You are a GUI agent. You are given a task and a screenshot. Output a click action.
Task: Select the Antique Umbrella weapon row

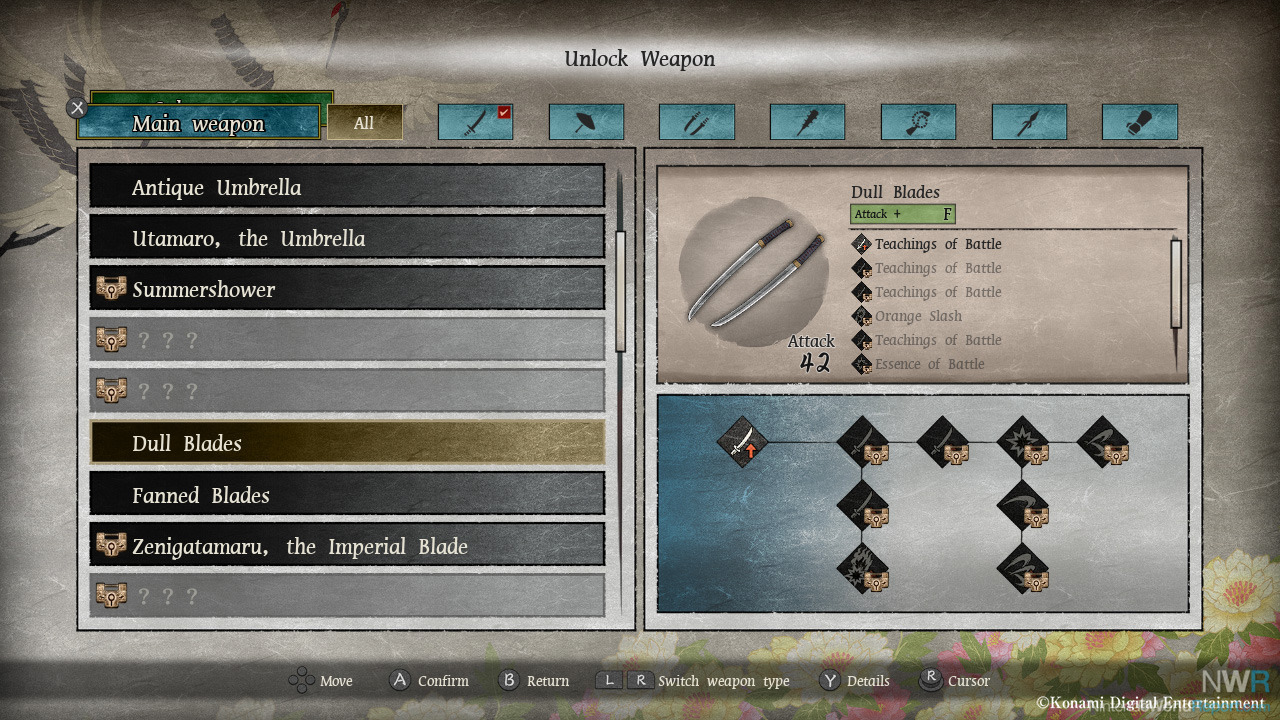click(x=347, y=187)
